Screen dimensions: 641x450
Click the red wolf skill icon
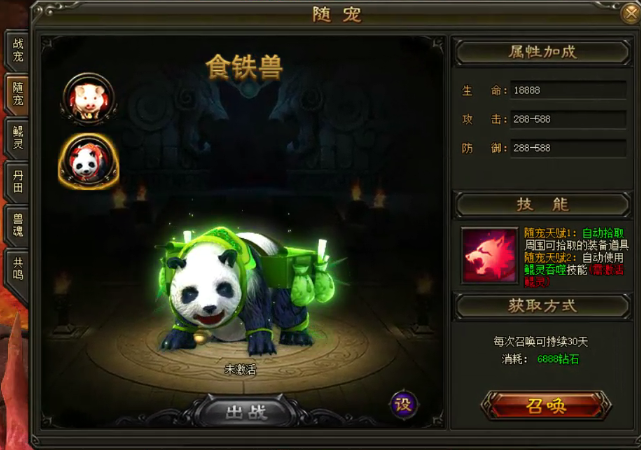pyautogui.click(x=485, y=254)
